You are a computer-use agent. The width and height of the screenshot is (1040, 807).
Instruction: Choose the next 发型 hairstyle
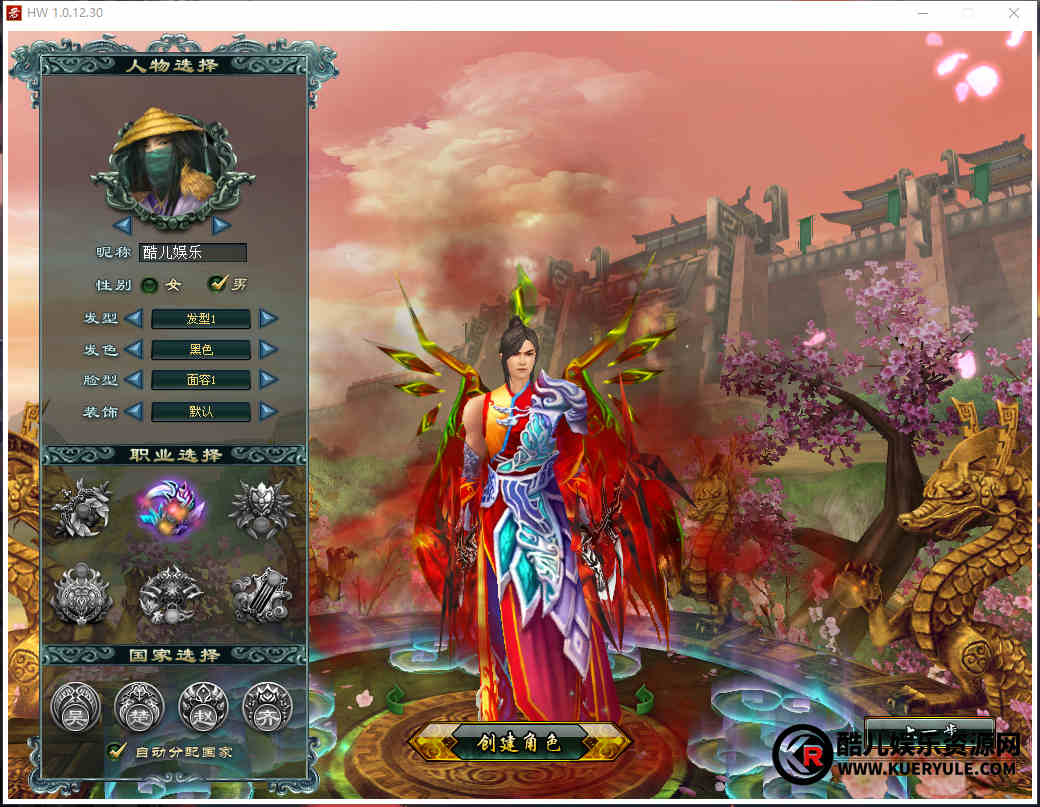(268, 319)
